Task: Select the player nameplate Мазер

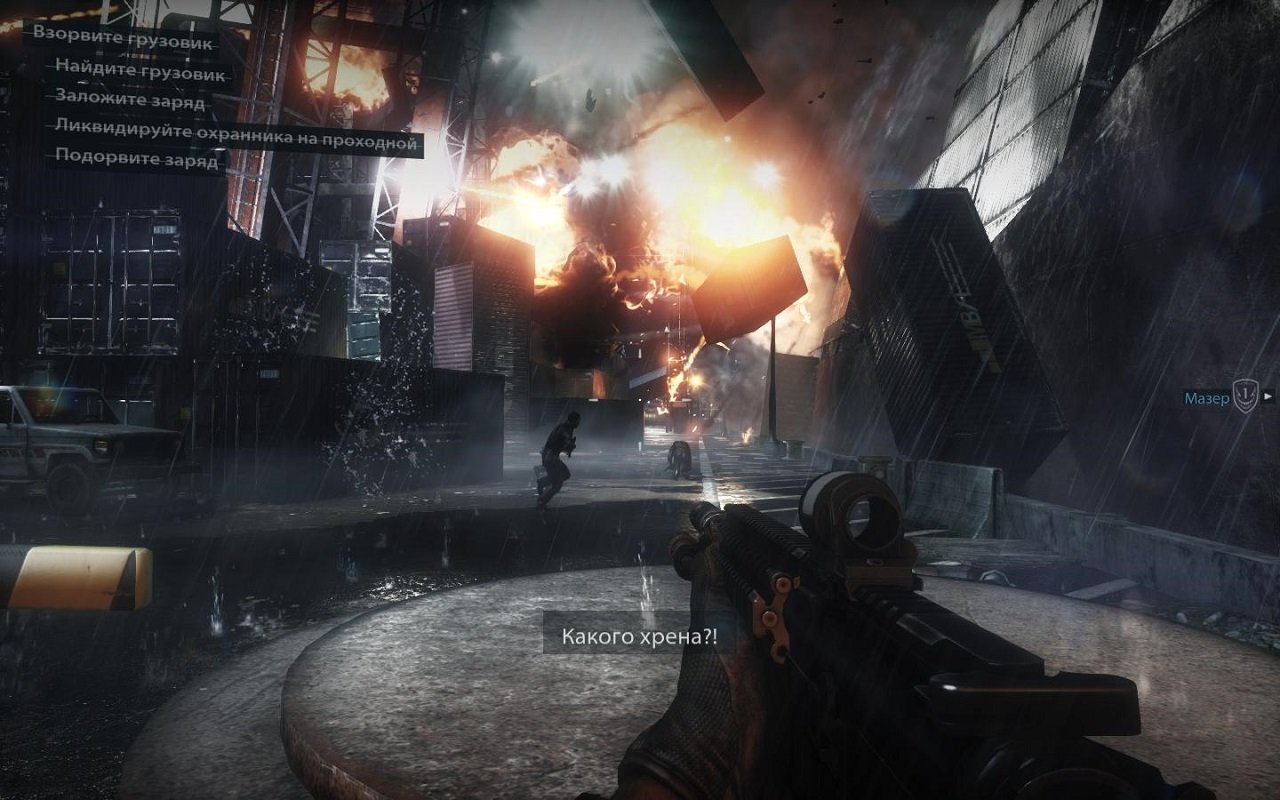Action: [1206, 397]
